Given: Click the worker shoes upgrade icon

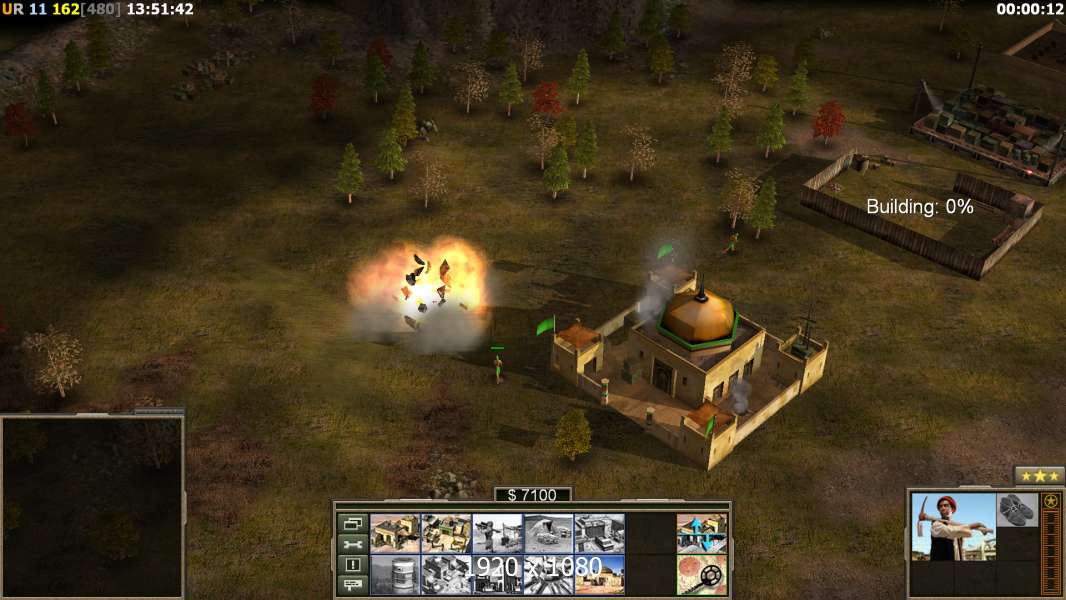Looking at the screenshot, I should (x=1017, y=508).
